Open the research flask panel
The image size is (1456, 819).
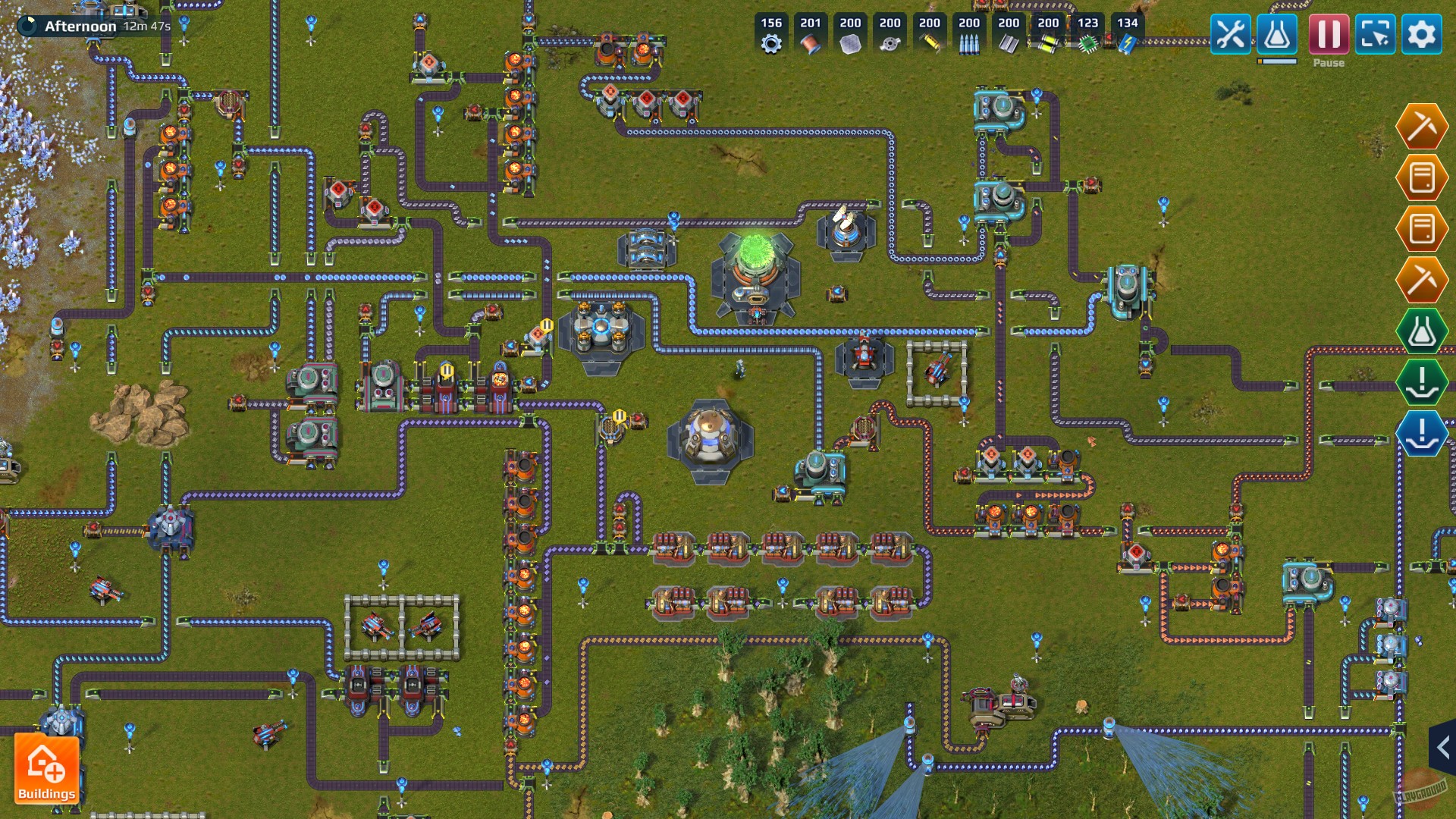pyautogui.click(x=1277, y=33)
